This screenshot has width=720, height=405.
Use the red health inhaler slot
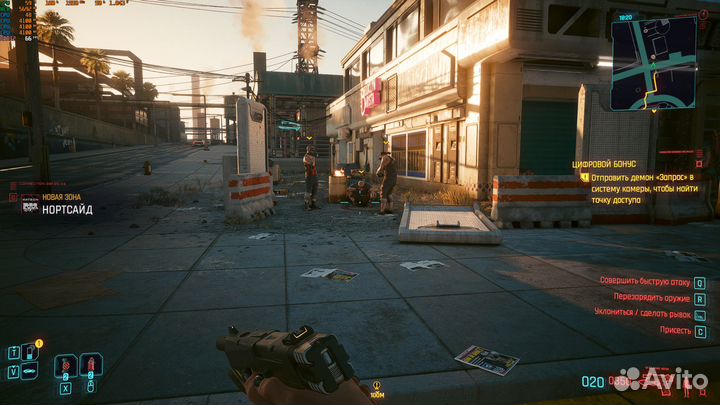pyautogui.click(x=63, y=366)
